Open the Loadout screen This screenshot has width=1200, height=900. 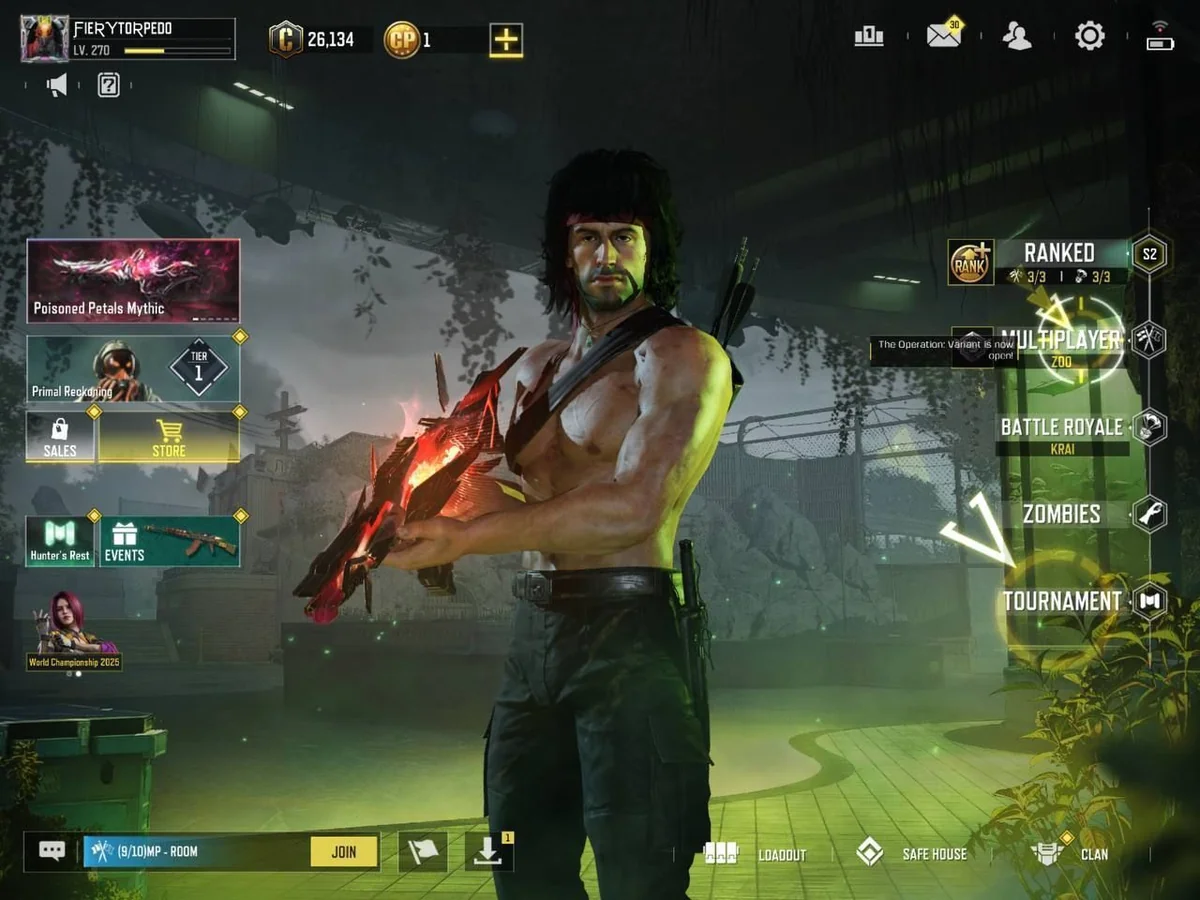click(x=756, y=854)
